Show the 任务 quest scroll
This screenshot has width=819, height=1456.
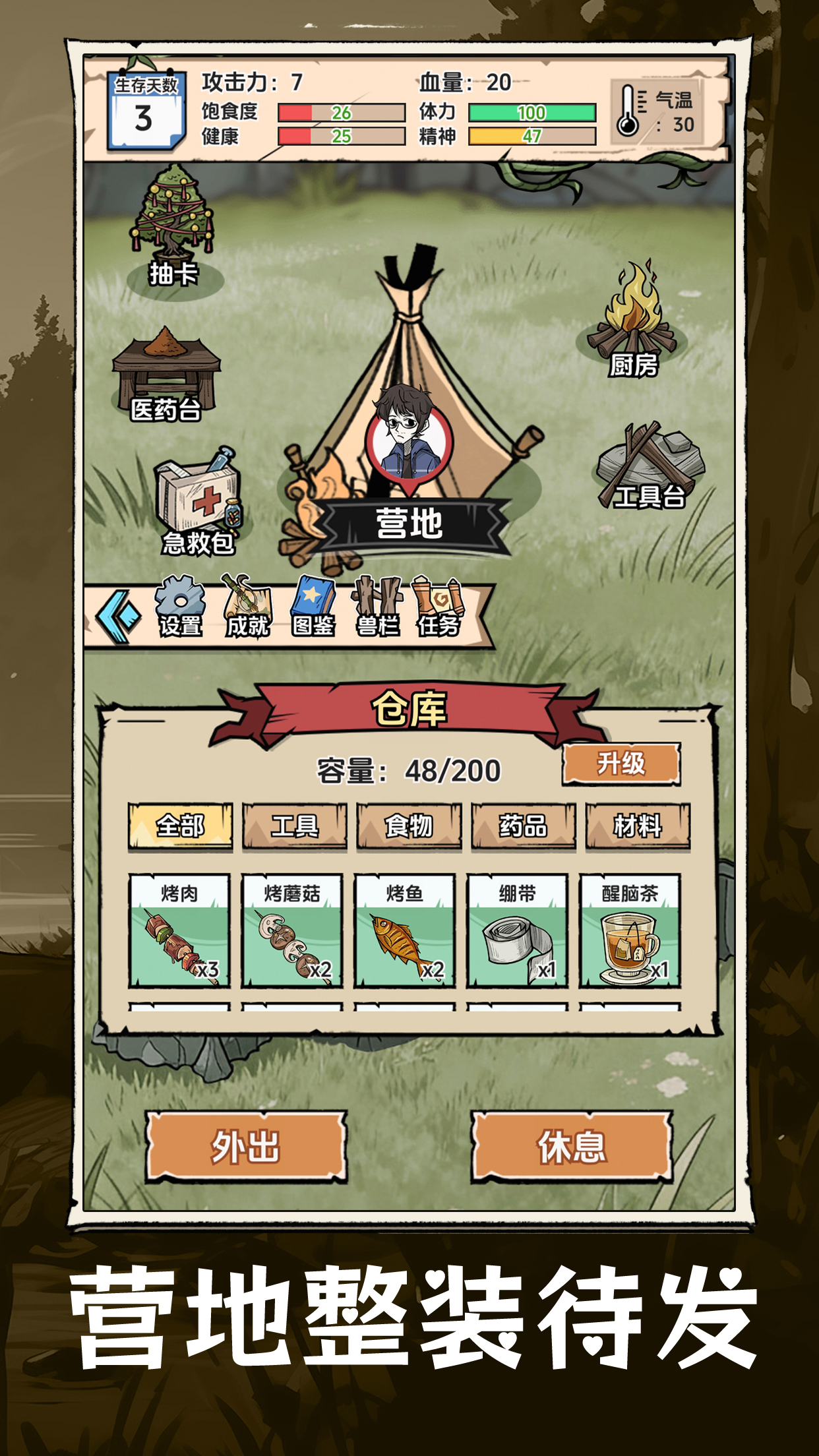point(438,607)
